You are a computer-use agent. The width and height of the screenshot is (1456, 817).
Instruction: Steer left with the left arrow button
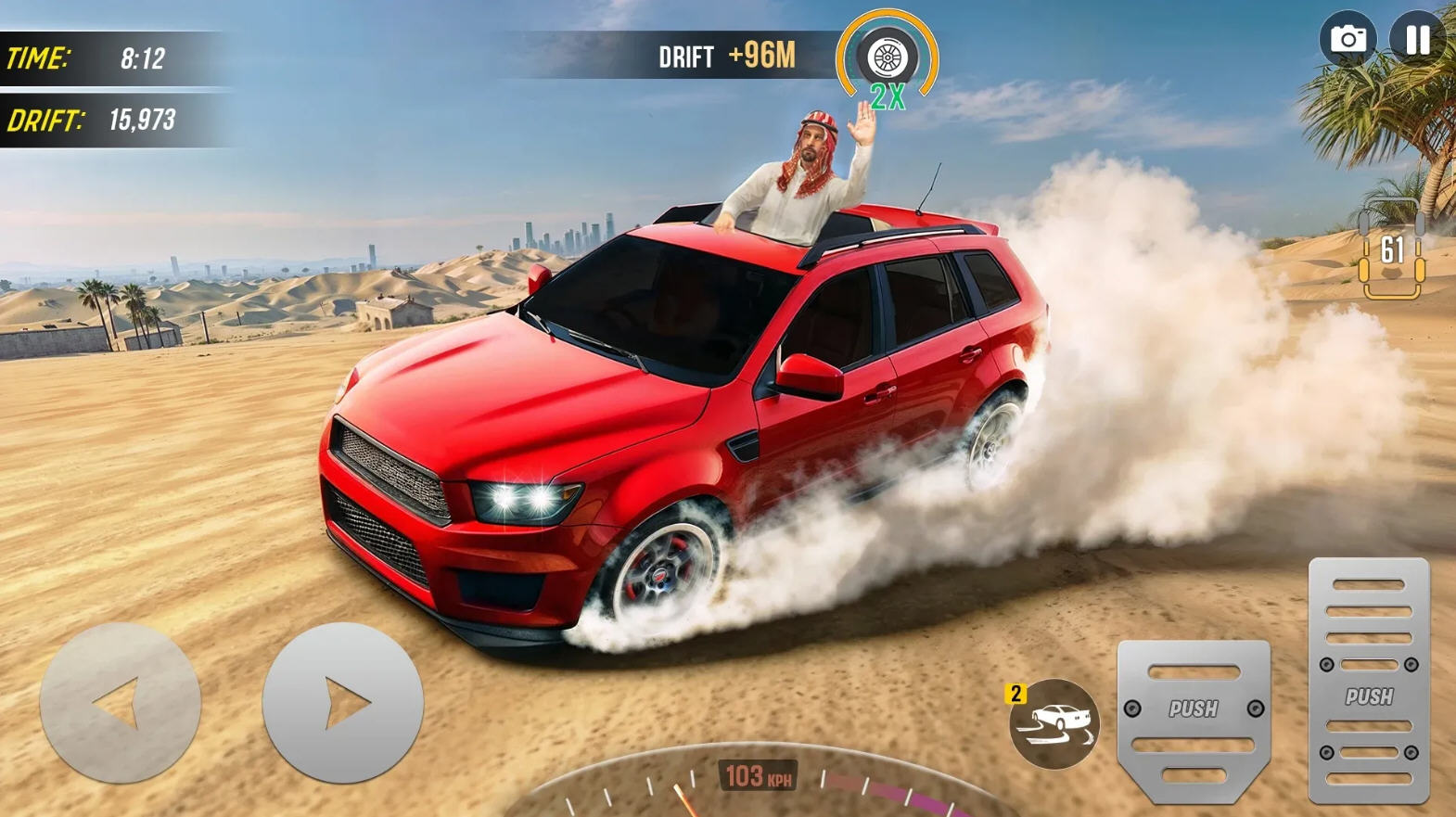tap(120, 703)
